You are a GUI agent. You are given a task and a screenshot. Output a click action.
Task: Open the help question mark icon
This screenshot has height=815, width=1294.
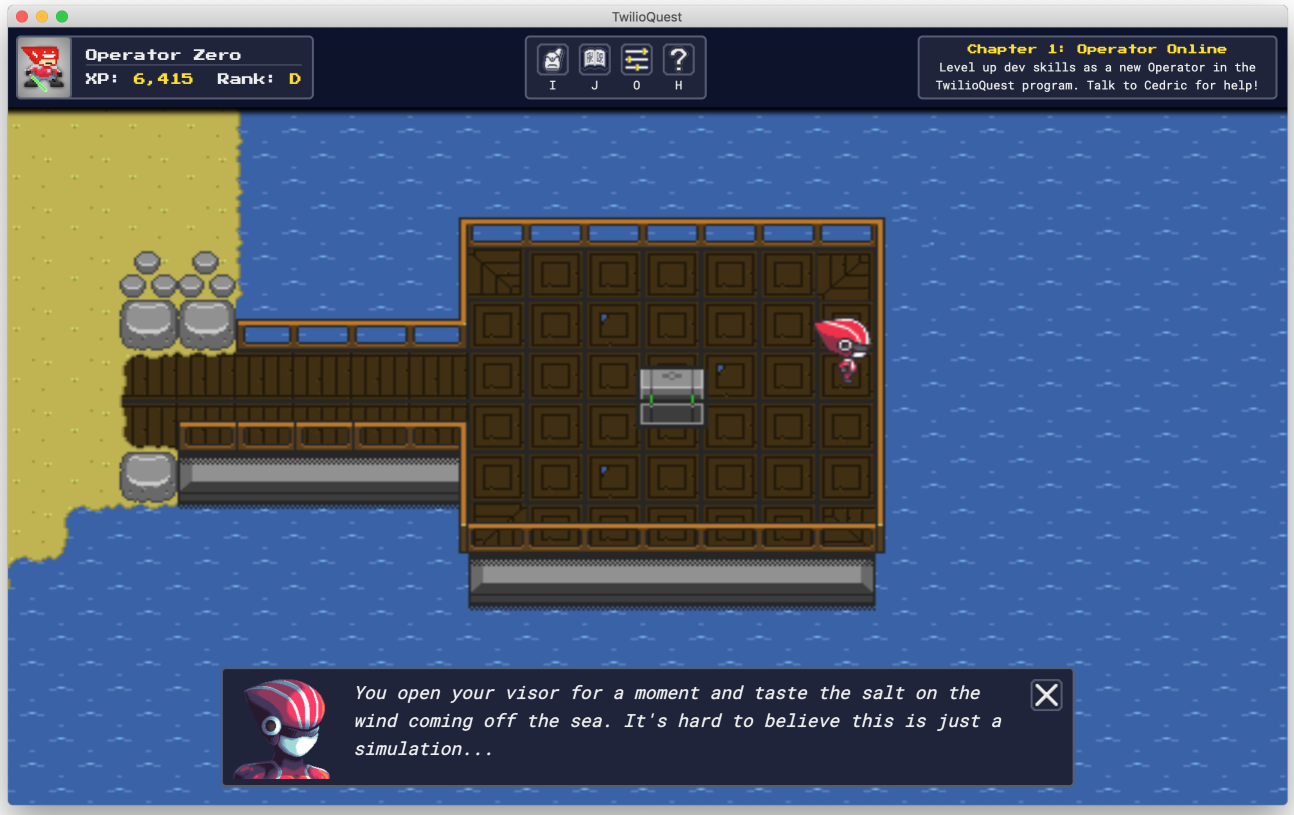pos(678,60)
